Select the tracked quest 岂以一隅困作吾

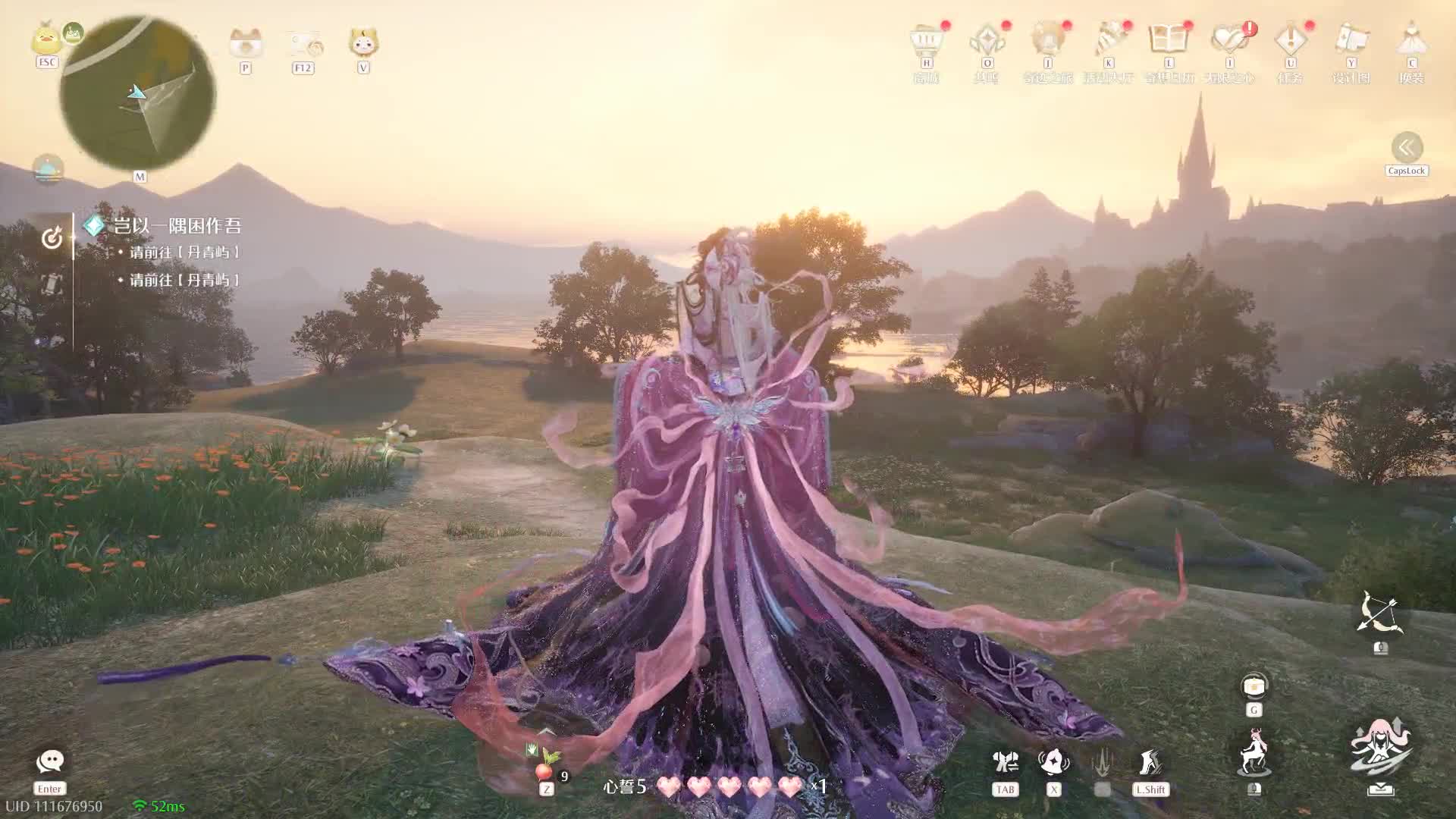(x=177, y=225)
